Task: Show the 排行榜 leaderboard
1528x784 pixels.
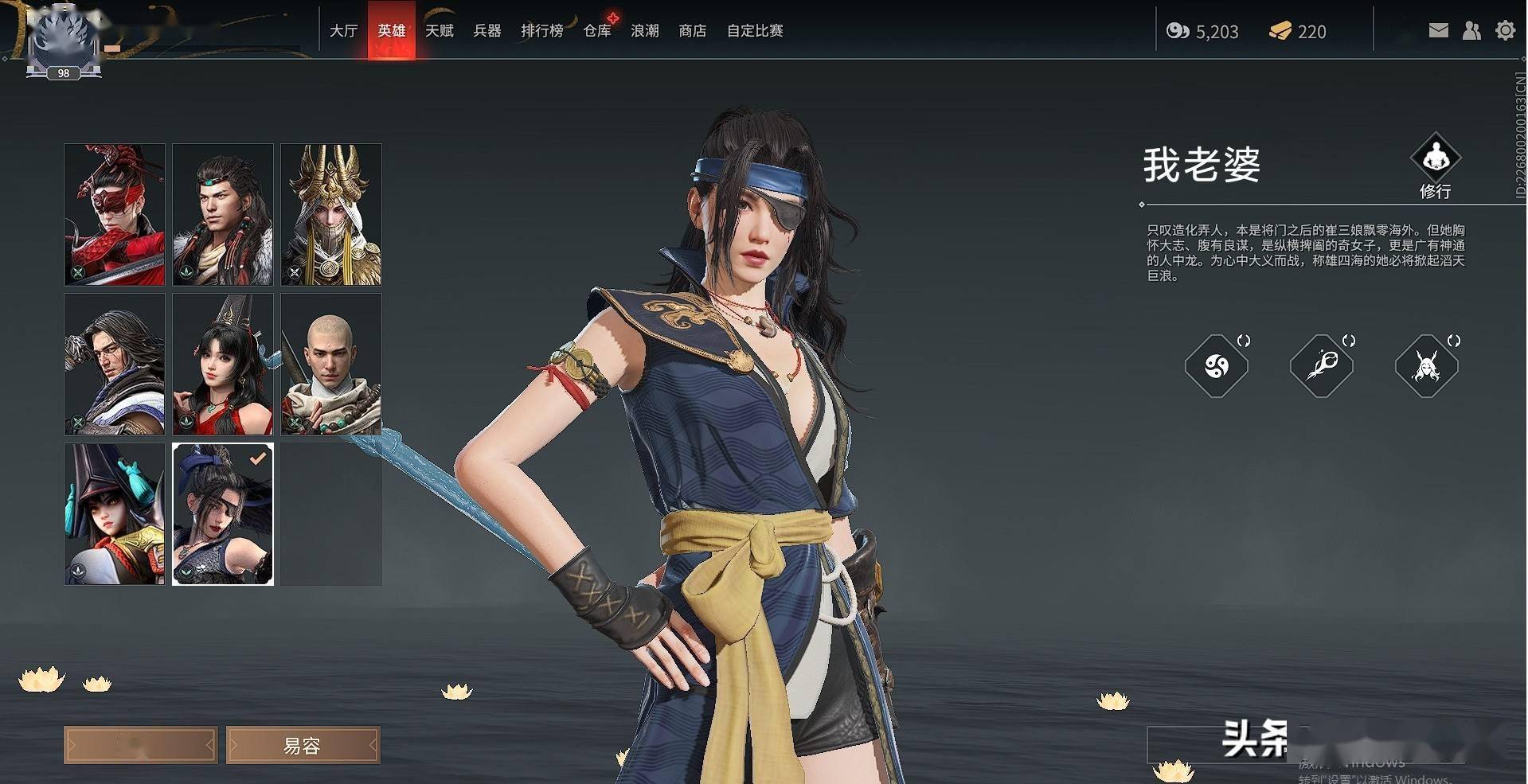Action: click(x=541, y=31)
